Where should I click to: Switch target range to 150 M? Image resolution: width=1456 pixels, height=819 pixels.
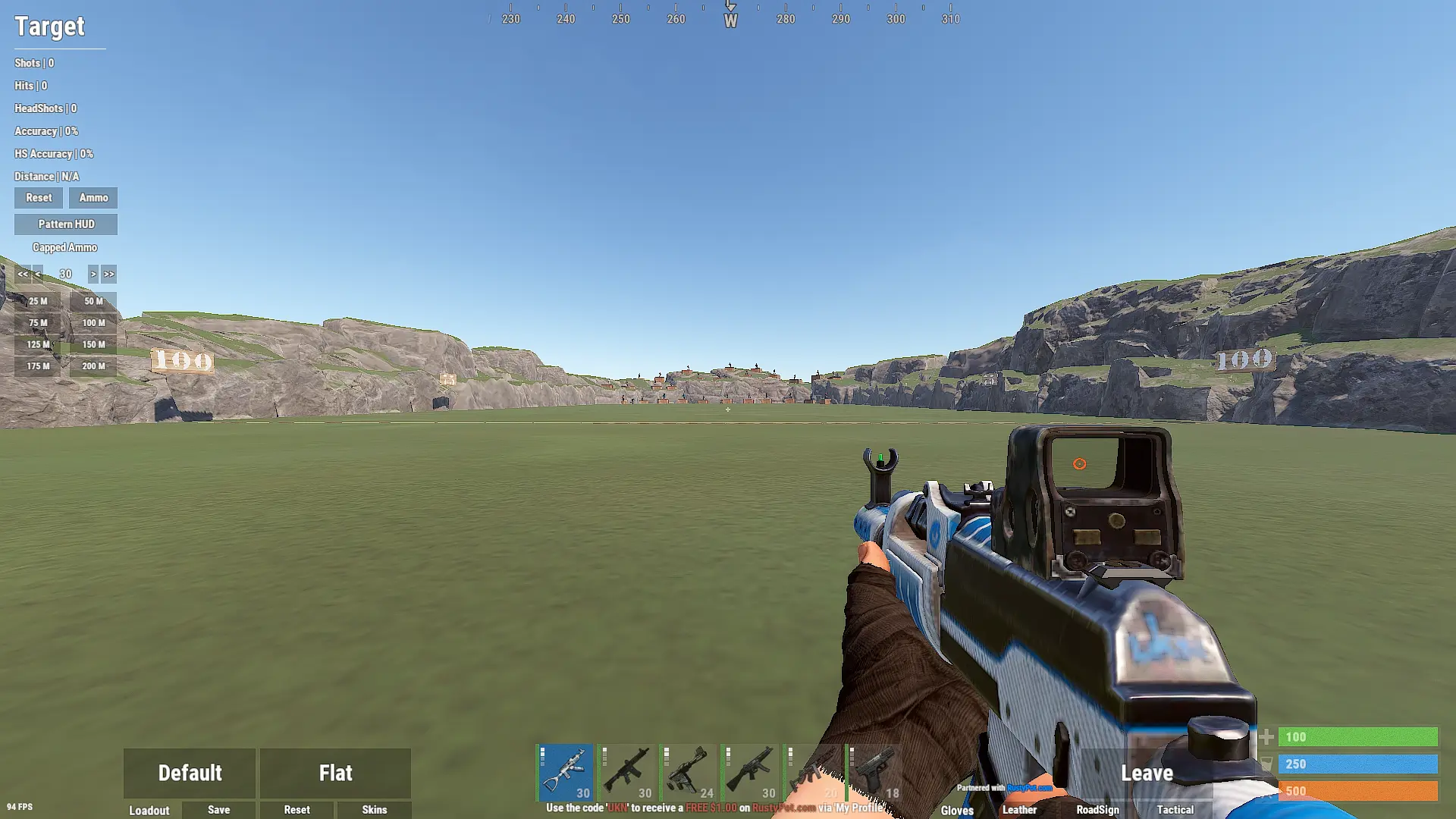tap(93, 344)
